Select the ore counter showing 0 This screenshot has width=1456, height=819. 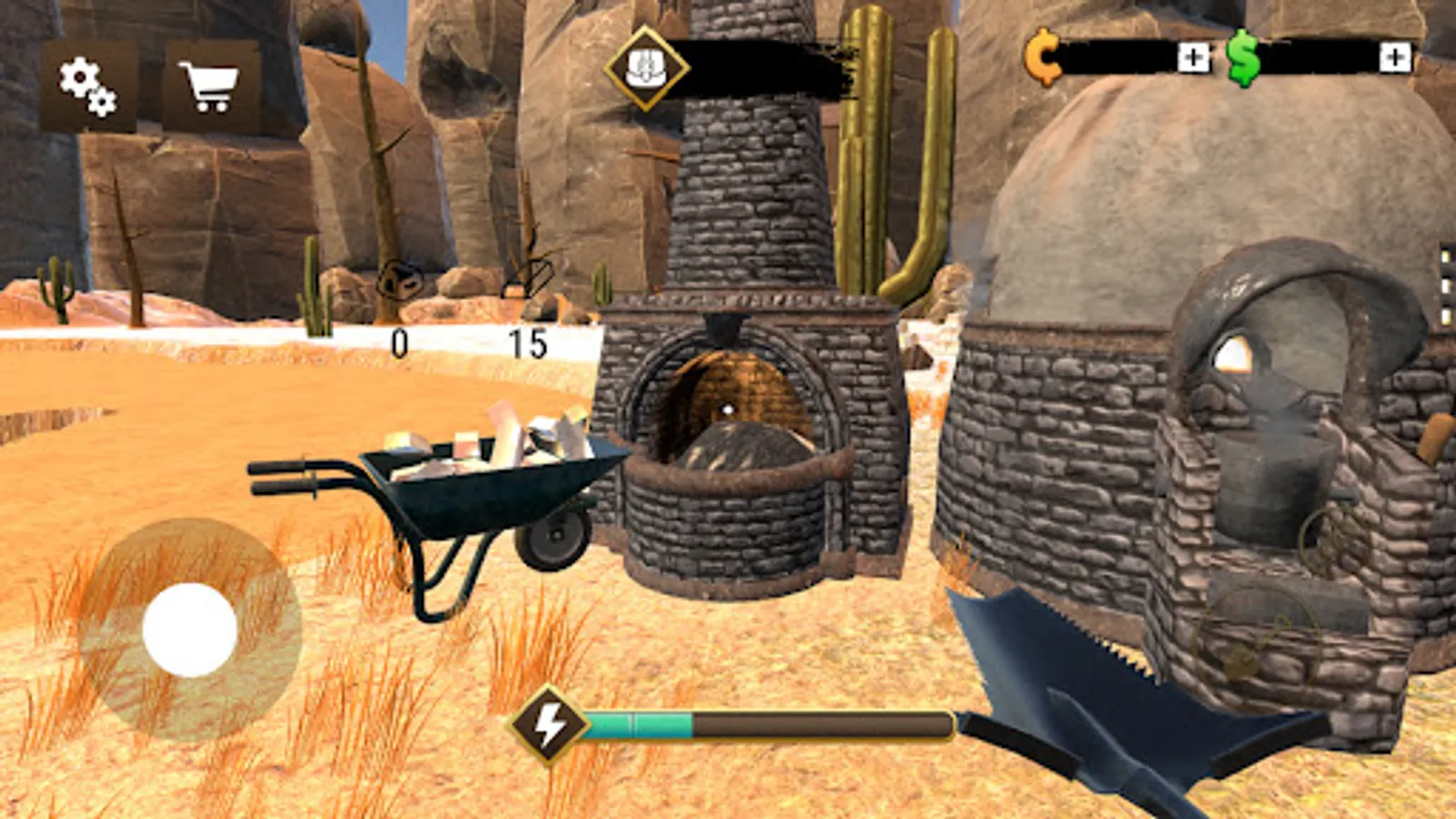pos(398,342)
